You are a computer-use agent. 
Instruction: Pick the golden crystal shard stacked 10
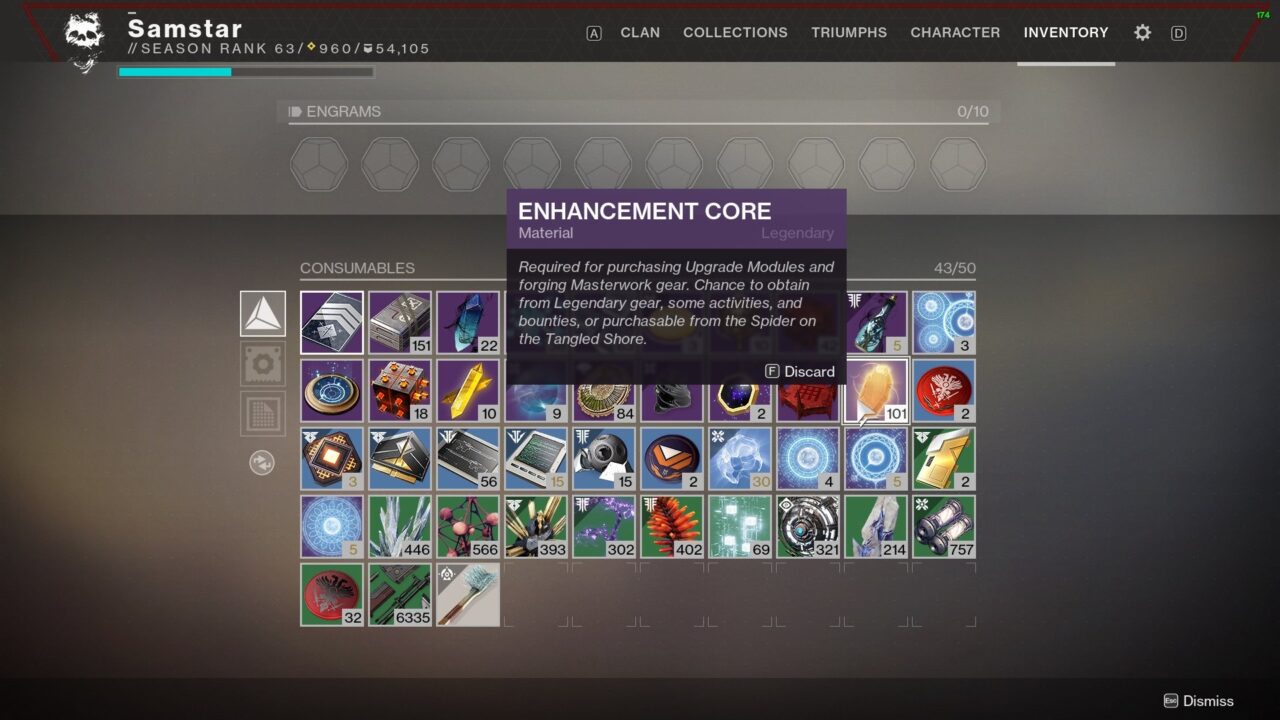(468, 391)
